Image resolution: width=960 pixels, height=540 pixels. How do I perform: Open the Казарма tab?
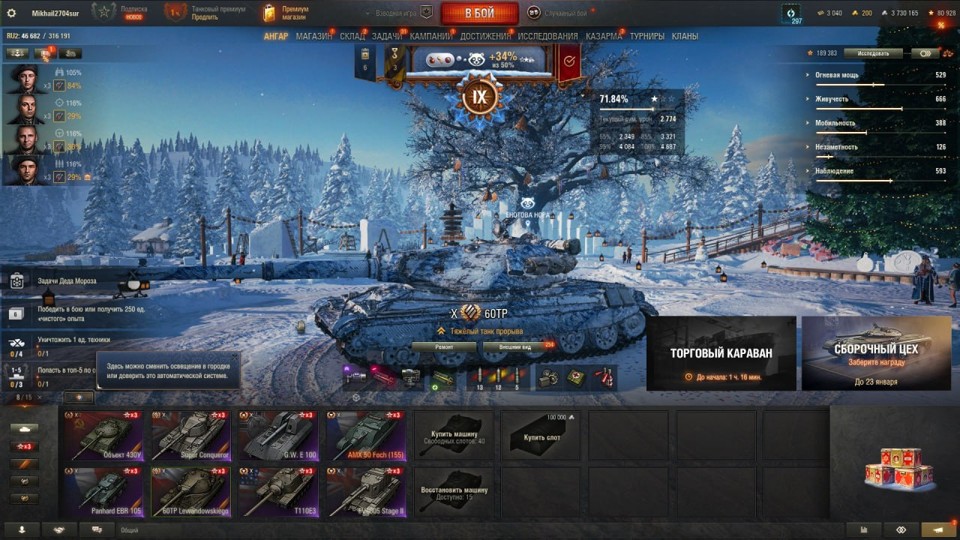(604, 36)
